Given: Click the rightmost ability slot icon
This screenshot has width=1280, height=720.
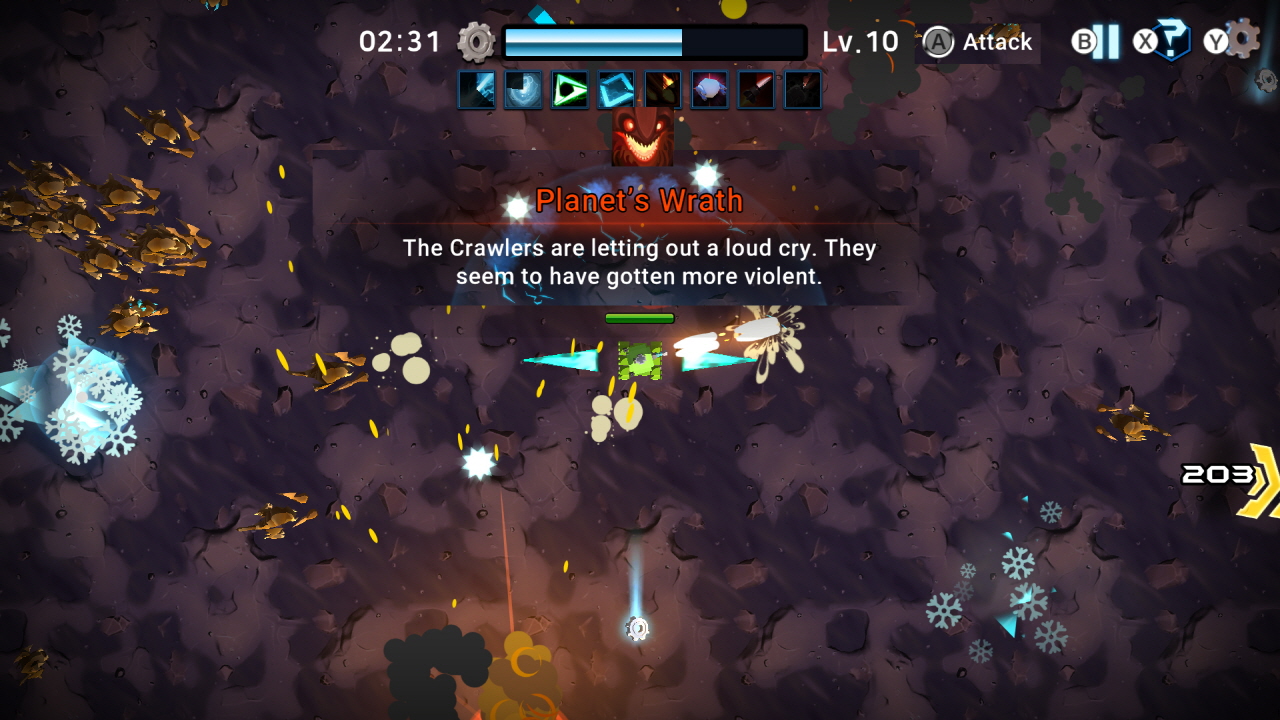Looking at the screenshot, I should coord(804,89).
